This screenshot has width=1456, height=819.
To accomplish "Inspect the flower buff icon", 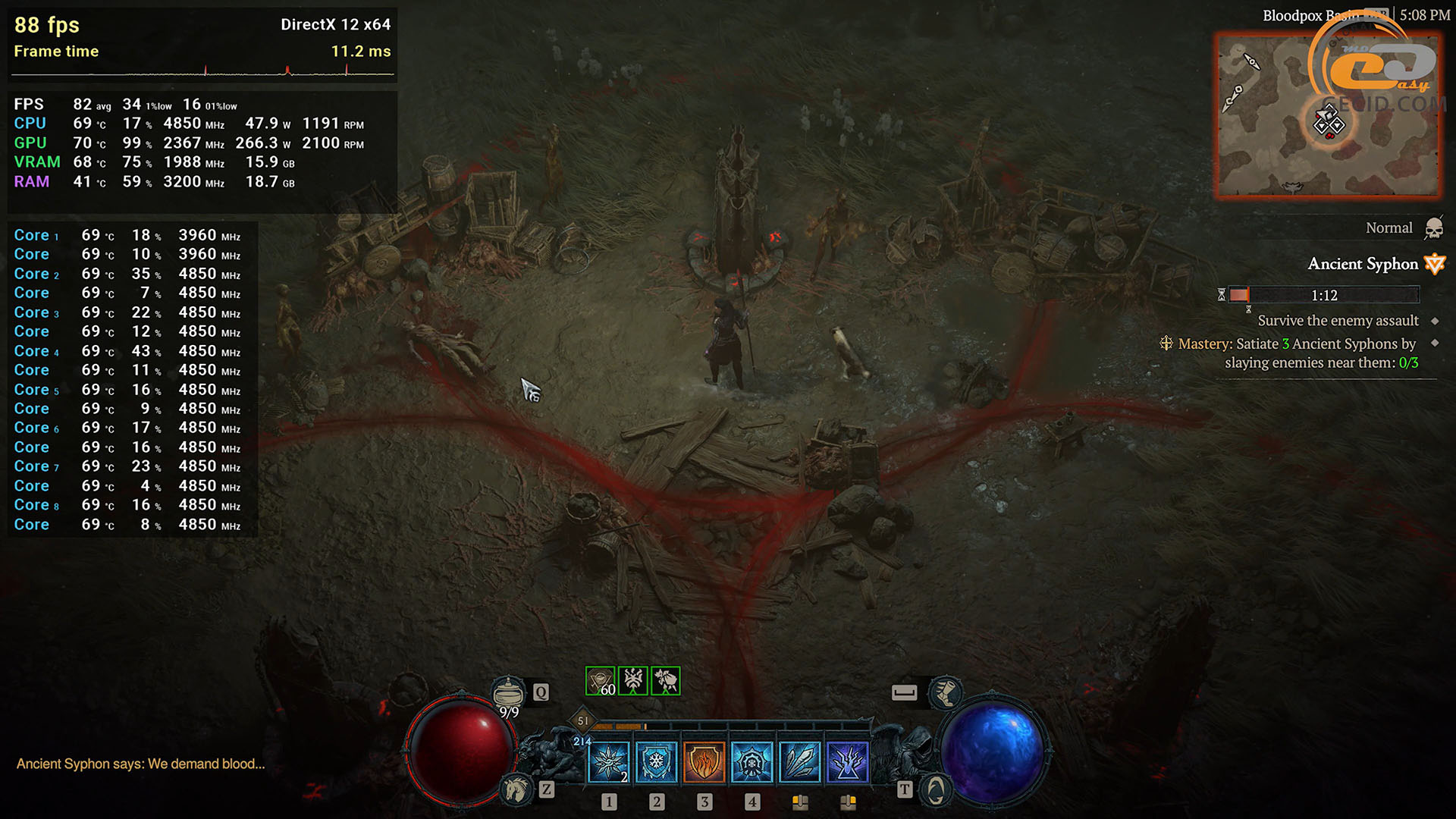I will [665, 681].
